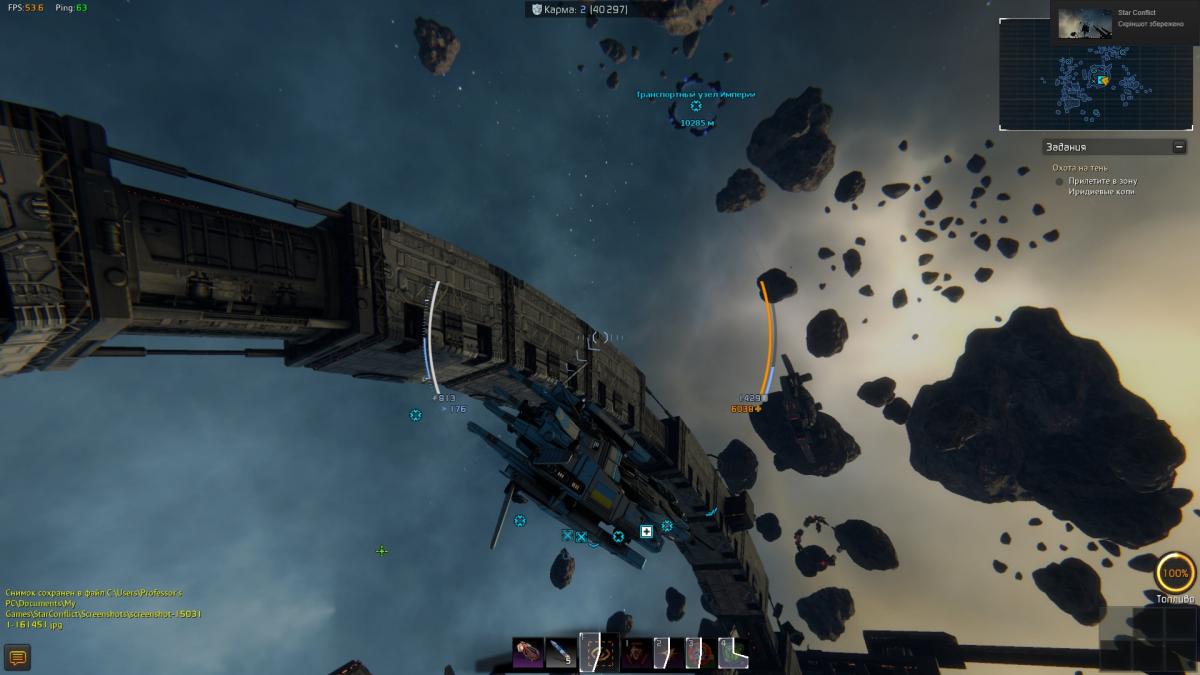
Task: Select the Охота на тень quest
Action: point(1079,167)
